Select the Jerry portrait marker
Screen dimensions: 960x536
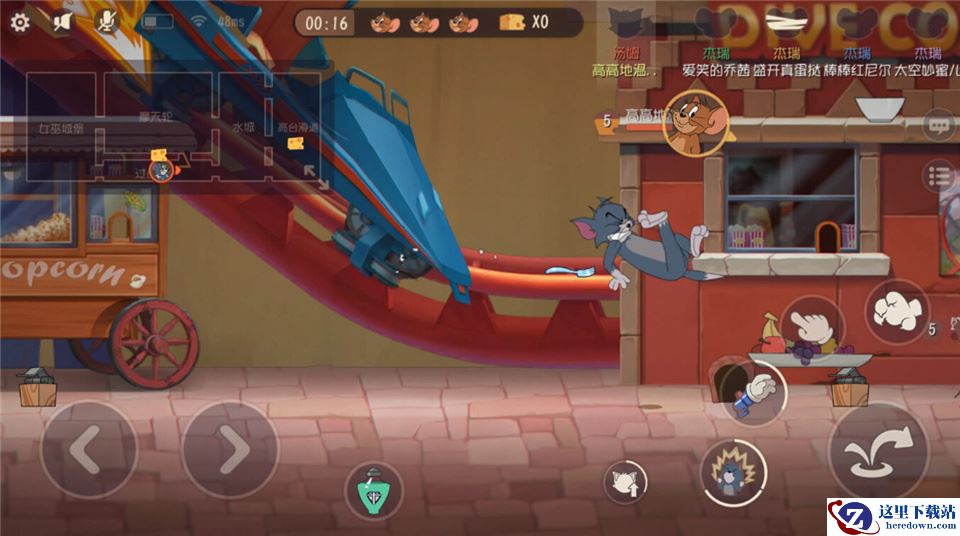point(696,123)
